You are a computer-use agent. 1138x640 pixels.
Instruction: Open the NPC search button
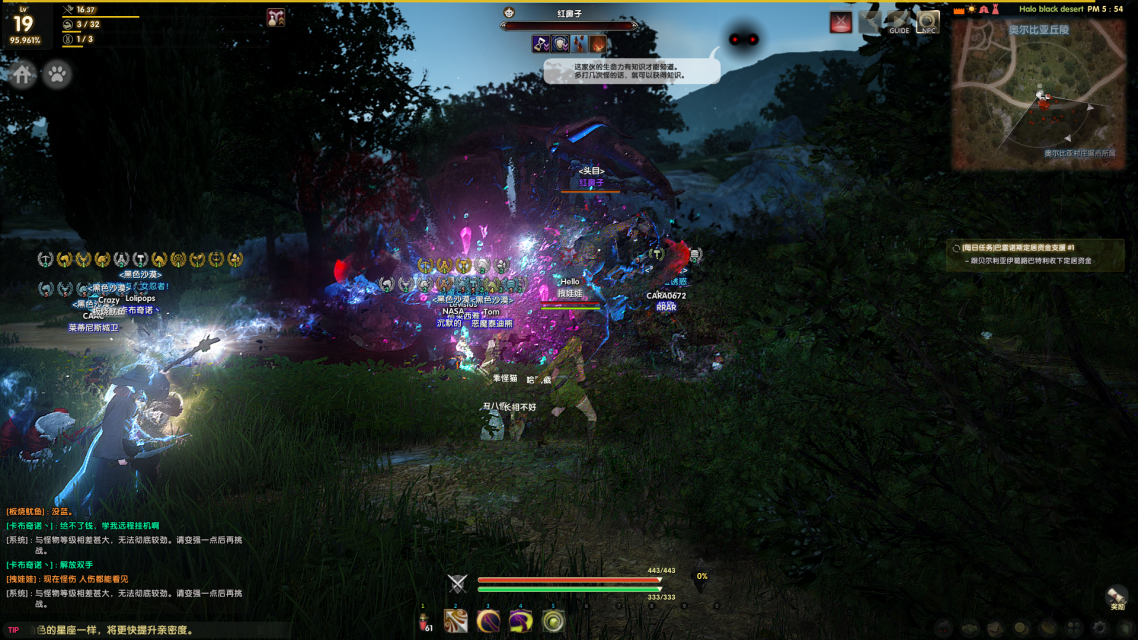[929, 22]
